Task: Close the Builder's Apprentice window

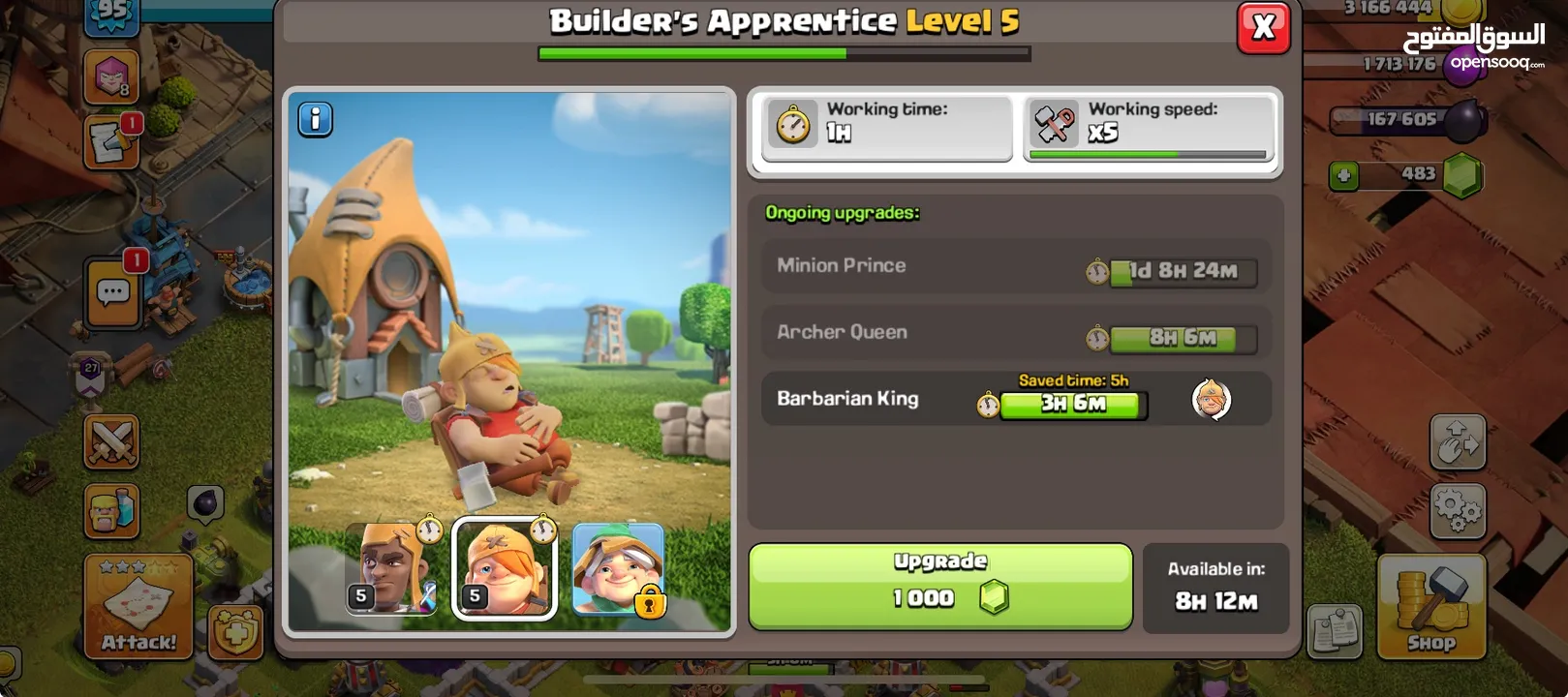Action: 1263,27
